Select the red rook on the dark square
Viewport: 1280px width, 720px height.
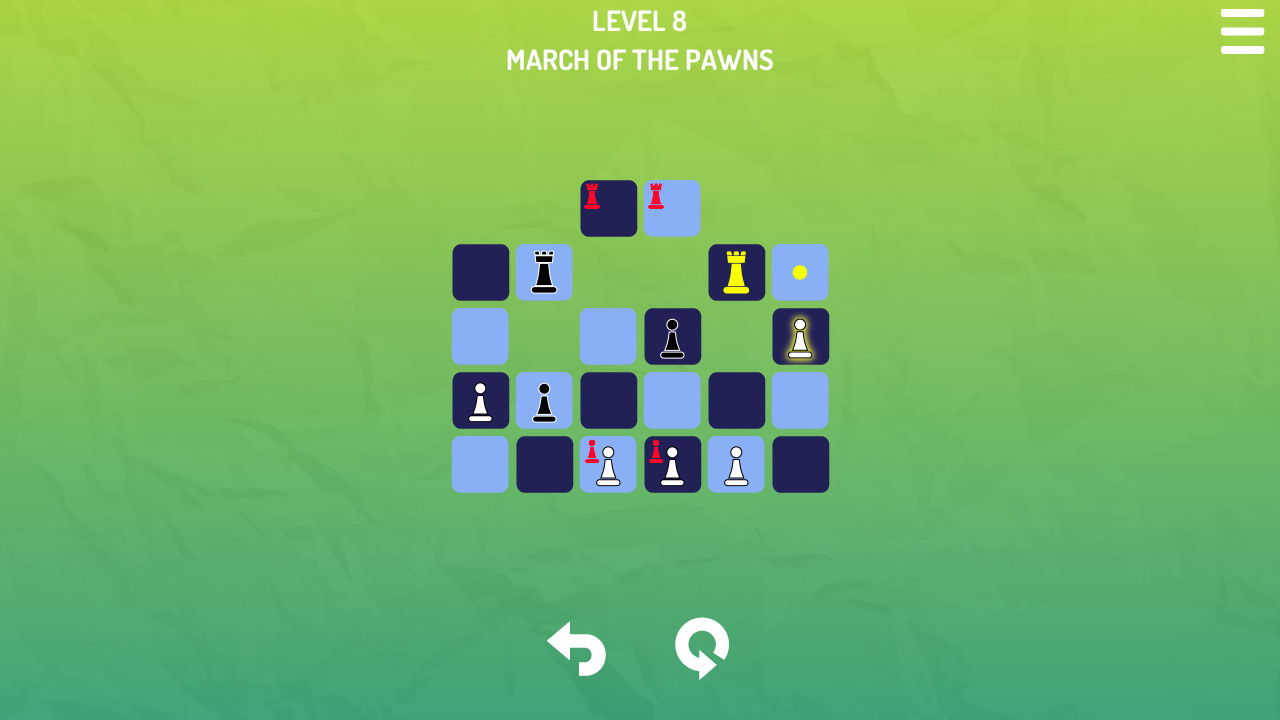coord(608,208)
